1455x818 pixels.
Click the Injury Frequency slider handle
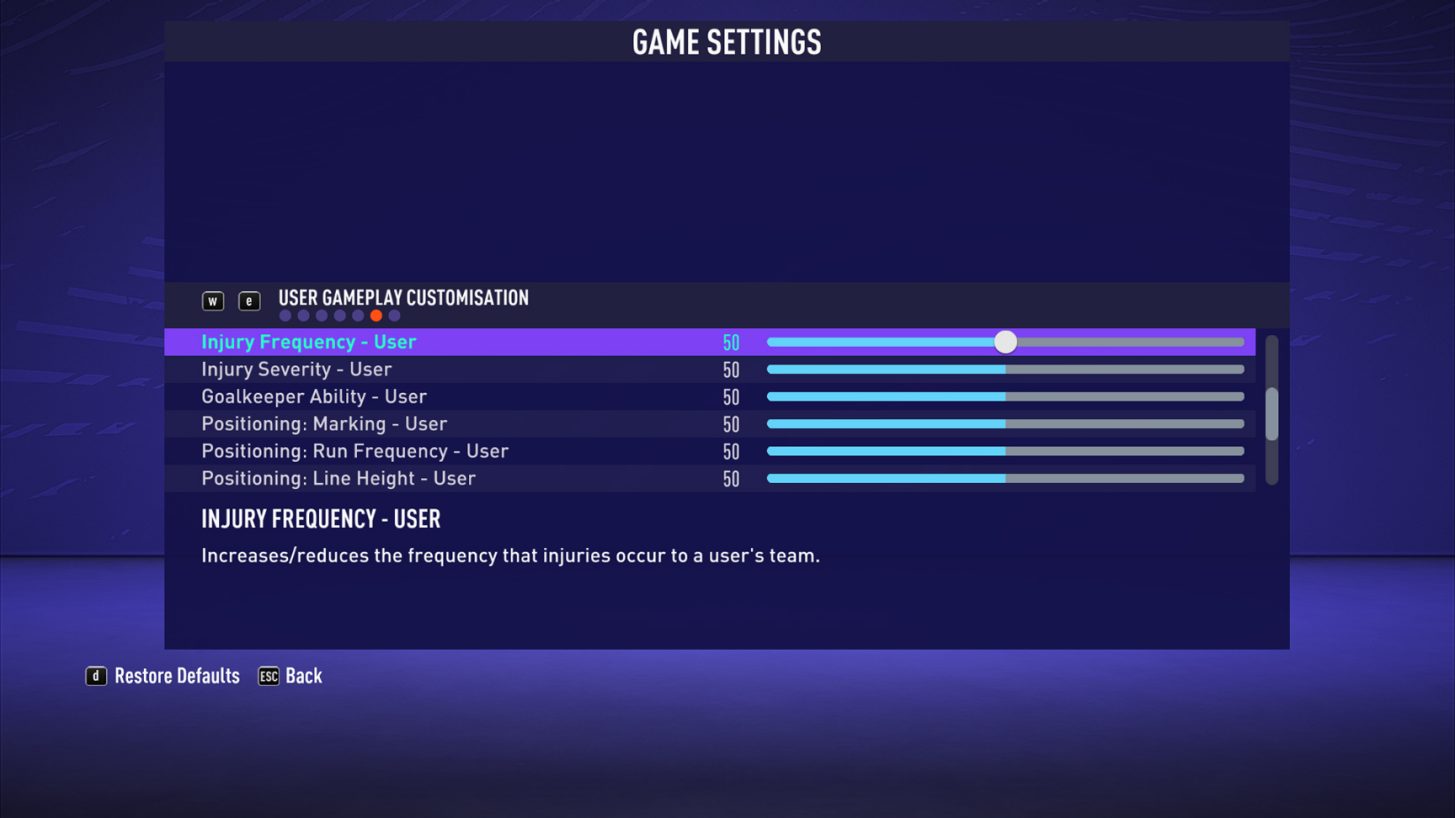pos(1004,341)
